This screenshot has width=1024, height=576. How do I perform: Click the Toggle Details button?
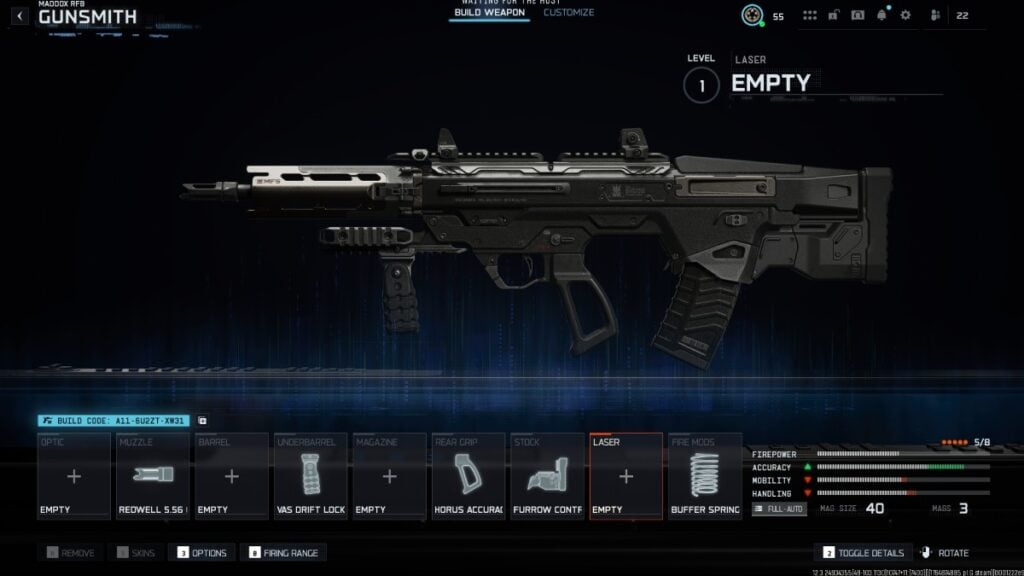pos(863,553)
